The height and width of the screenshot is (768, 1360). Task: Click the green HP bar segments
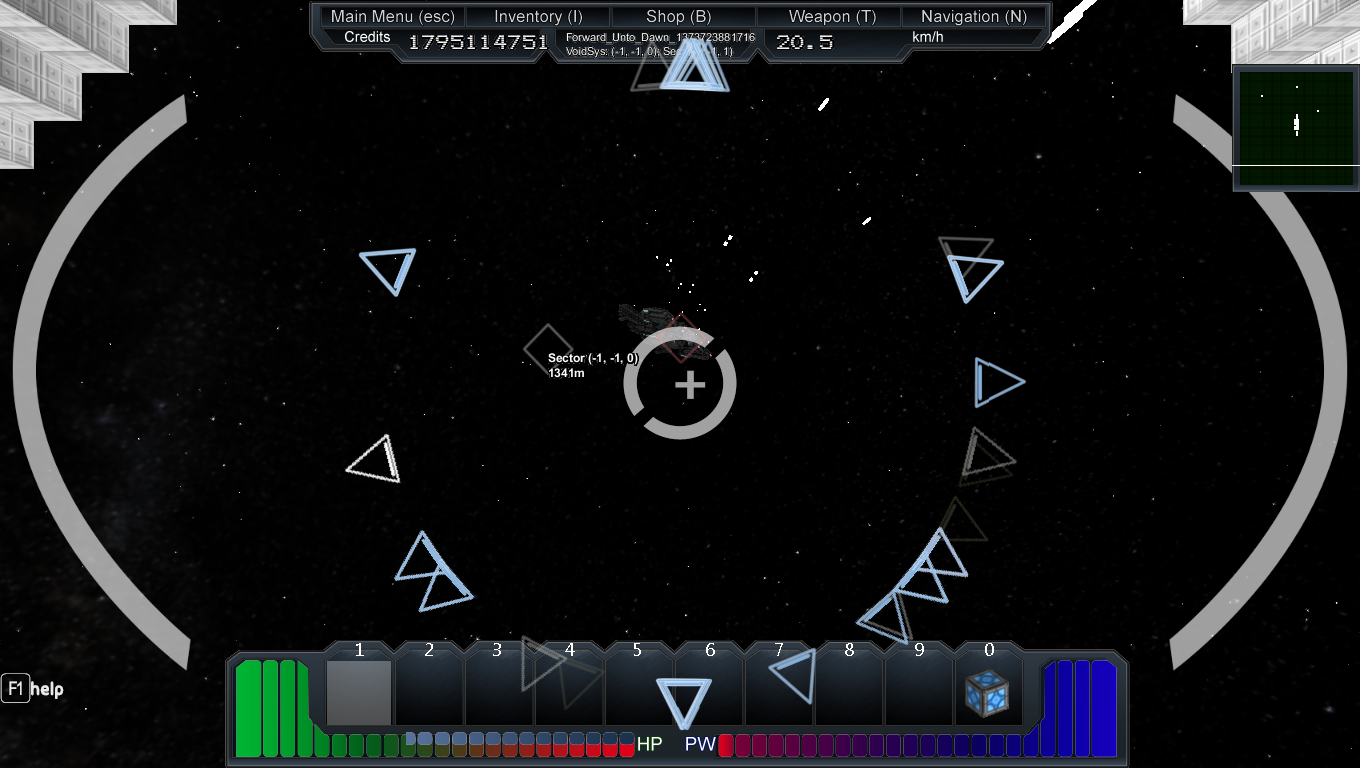pyautogui.click(x=270, y=700)
